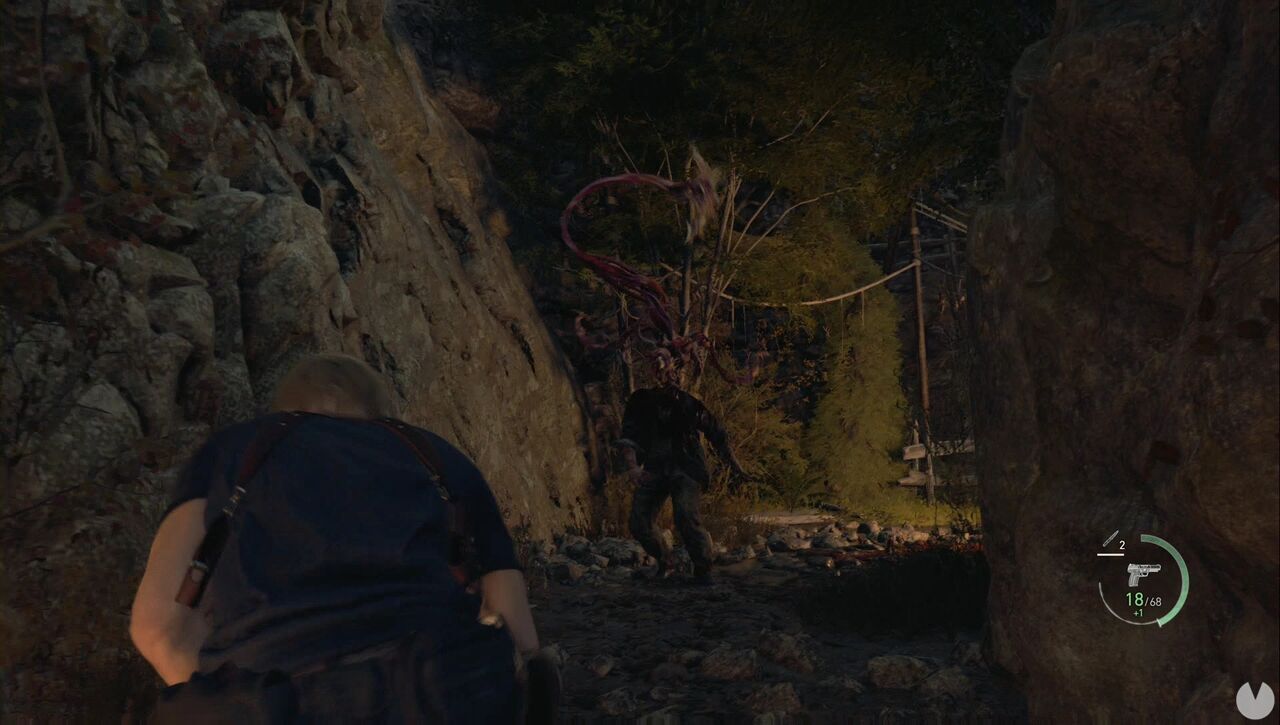Click the reserve ammo value 68
The height and width of the screenshot is (725, 1280).
tap(1156, 601)
